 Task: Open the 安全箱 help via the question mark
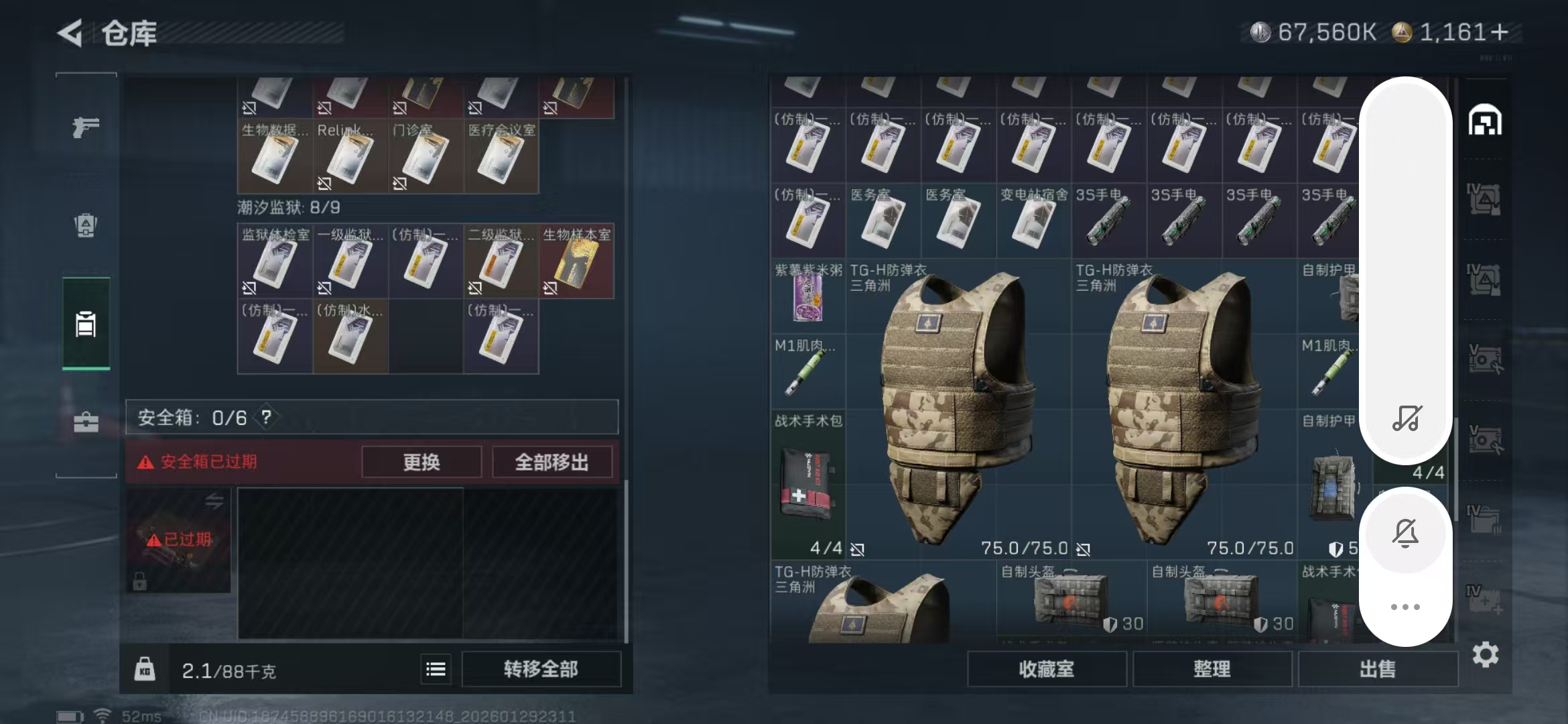click(267, 417)
